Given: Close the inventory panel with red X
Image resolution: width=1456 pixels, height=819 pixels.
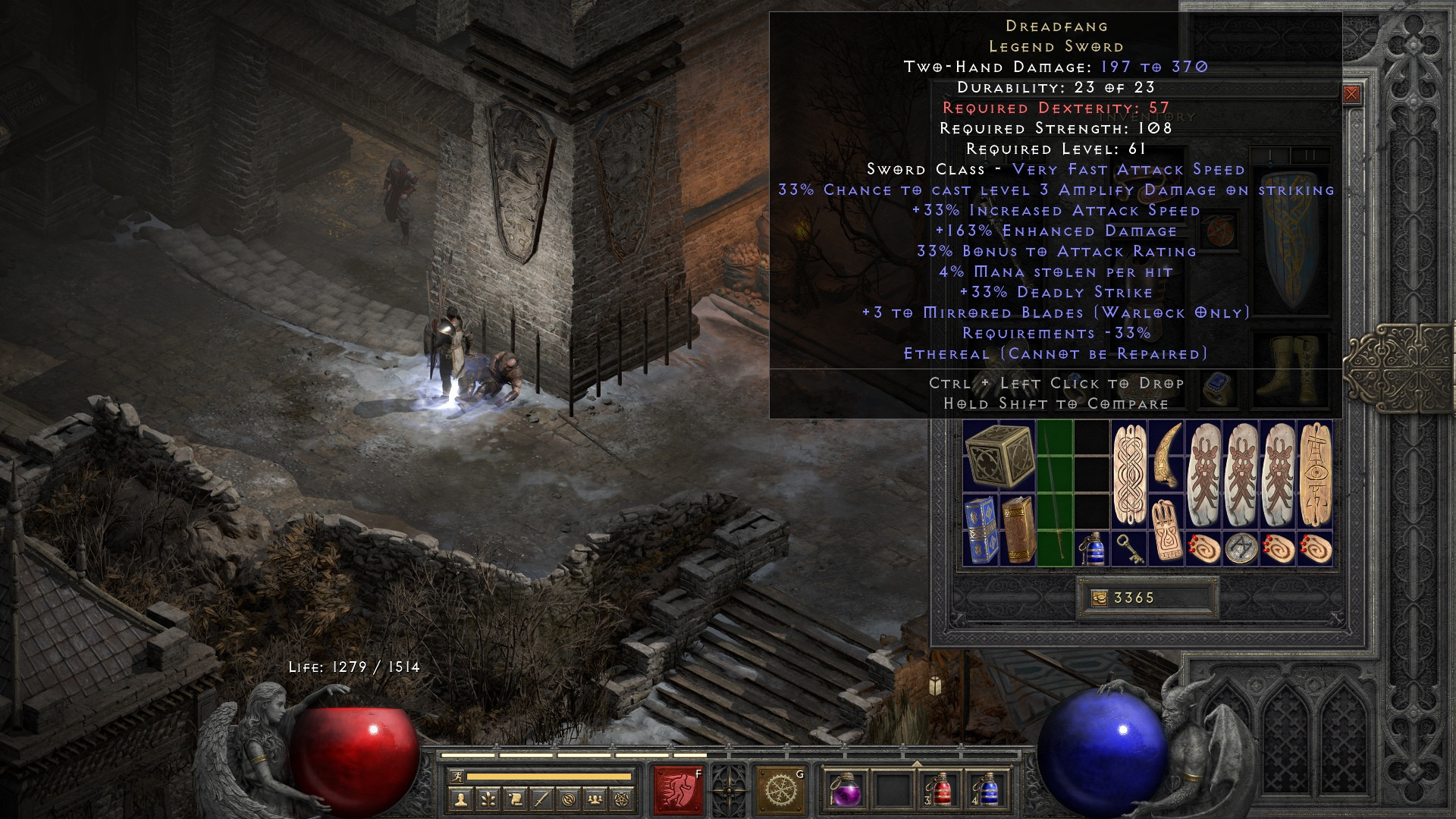Looking at the screenshot, I should pos(1351,95).
